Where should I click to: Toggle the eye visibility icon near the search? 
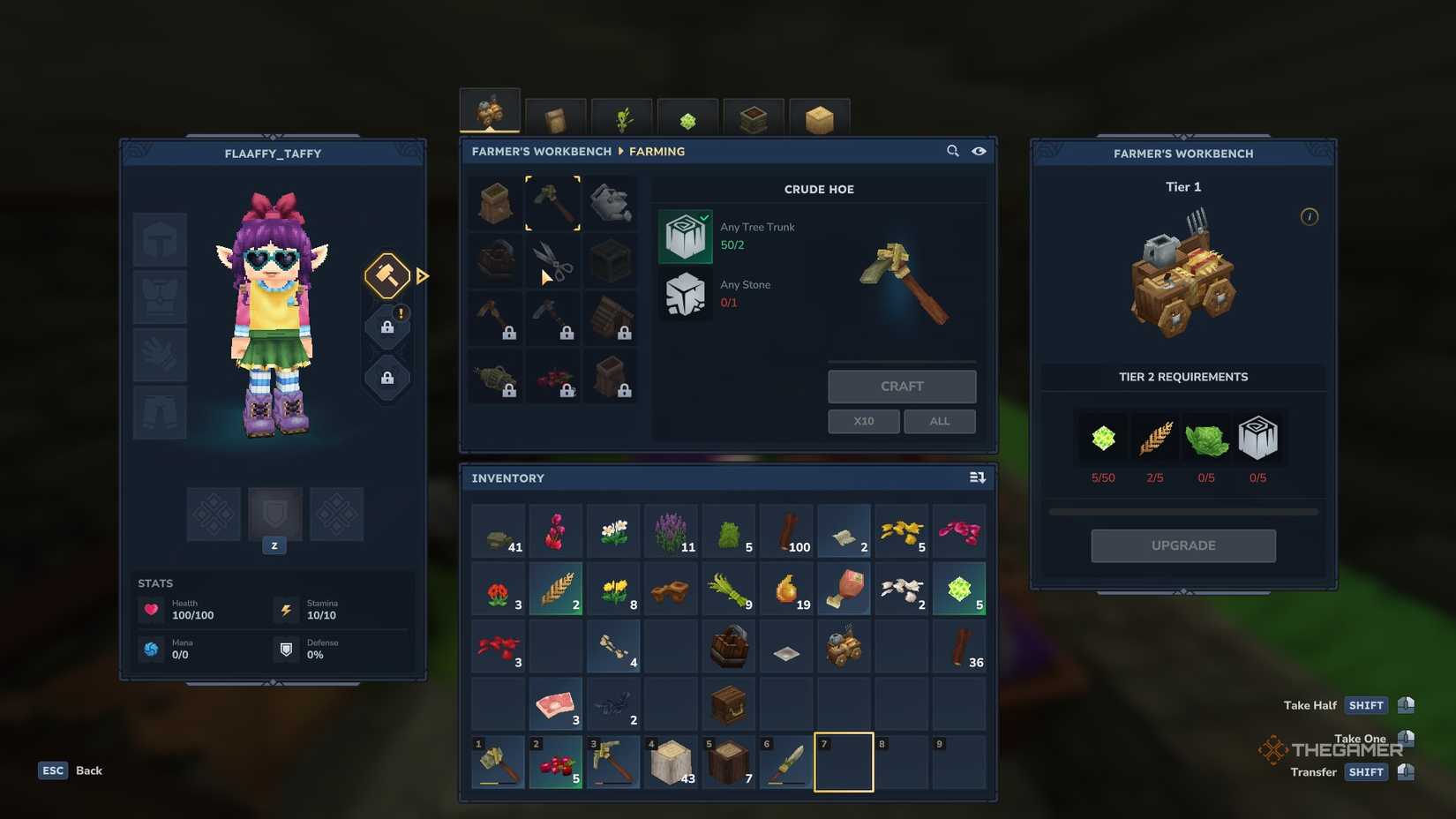979,151
